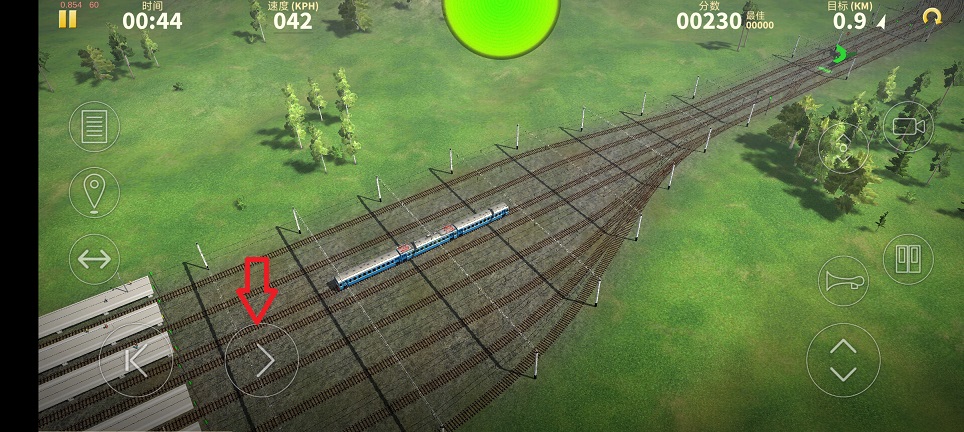Open the document list icon
964x432 pixels.
tap(94, 127)
